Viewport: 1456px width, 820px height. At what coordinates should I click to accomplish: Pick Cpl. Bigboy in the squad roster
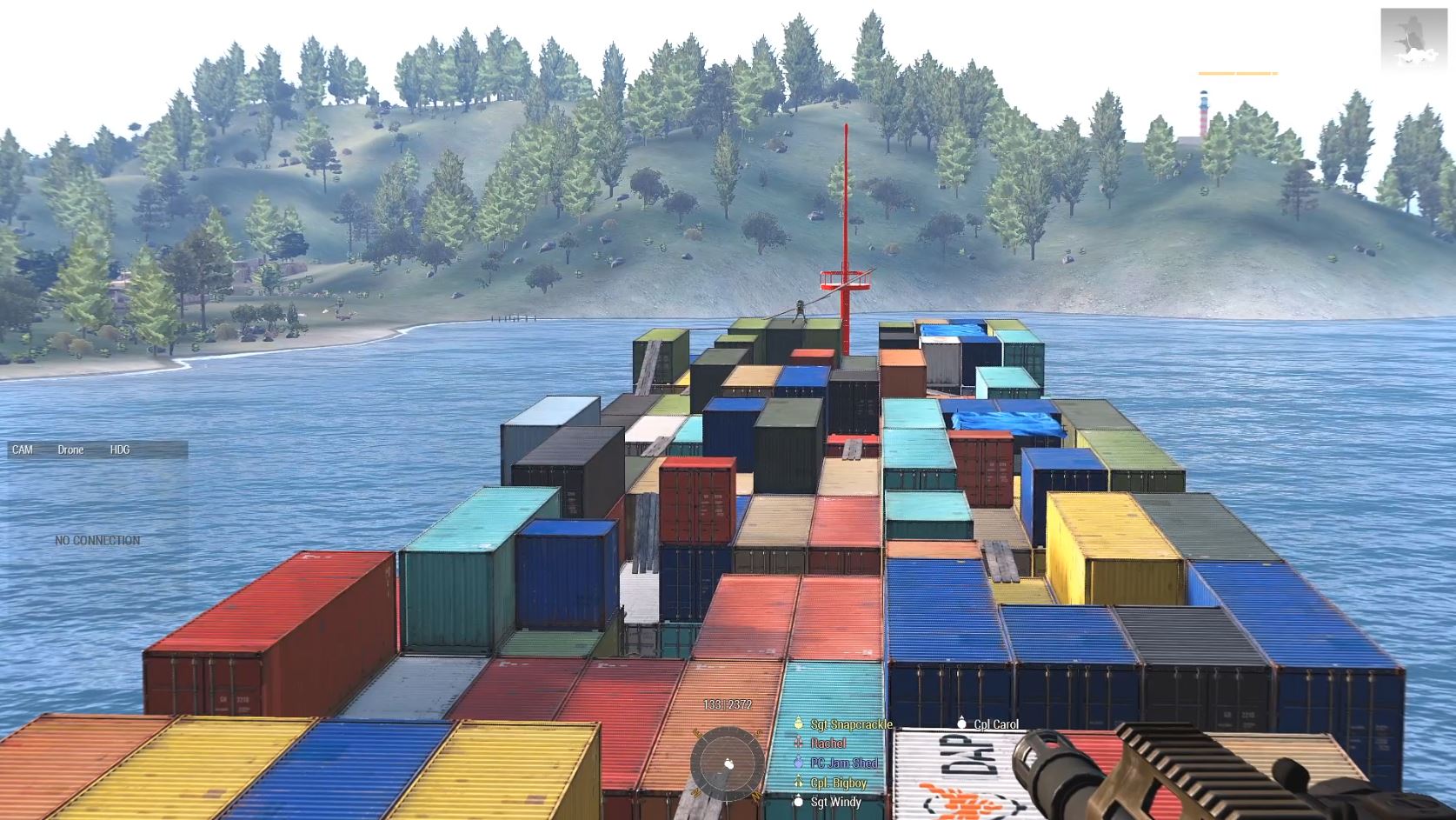(838, 783)
